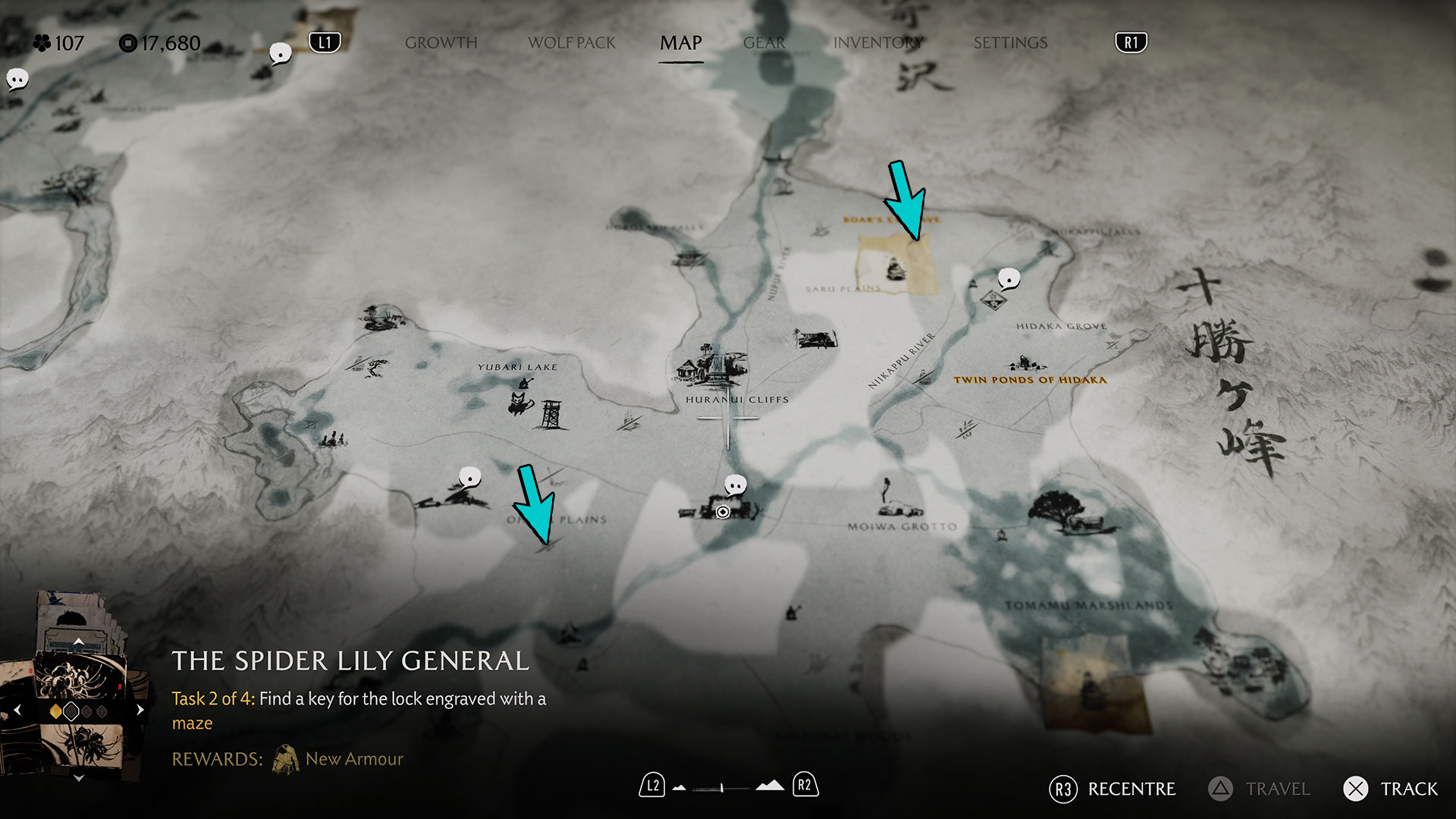Open the Wolf Pack tab
Screen dimensions: 1456x819
tap(572, 43)
